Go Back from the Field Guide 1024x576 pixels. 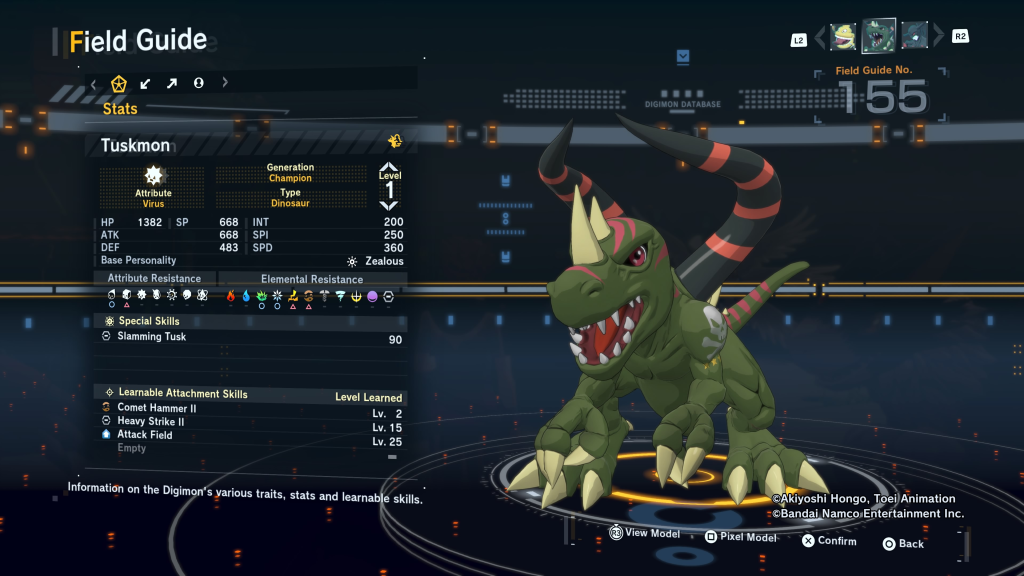coord(903,544)
